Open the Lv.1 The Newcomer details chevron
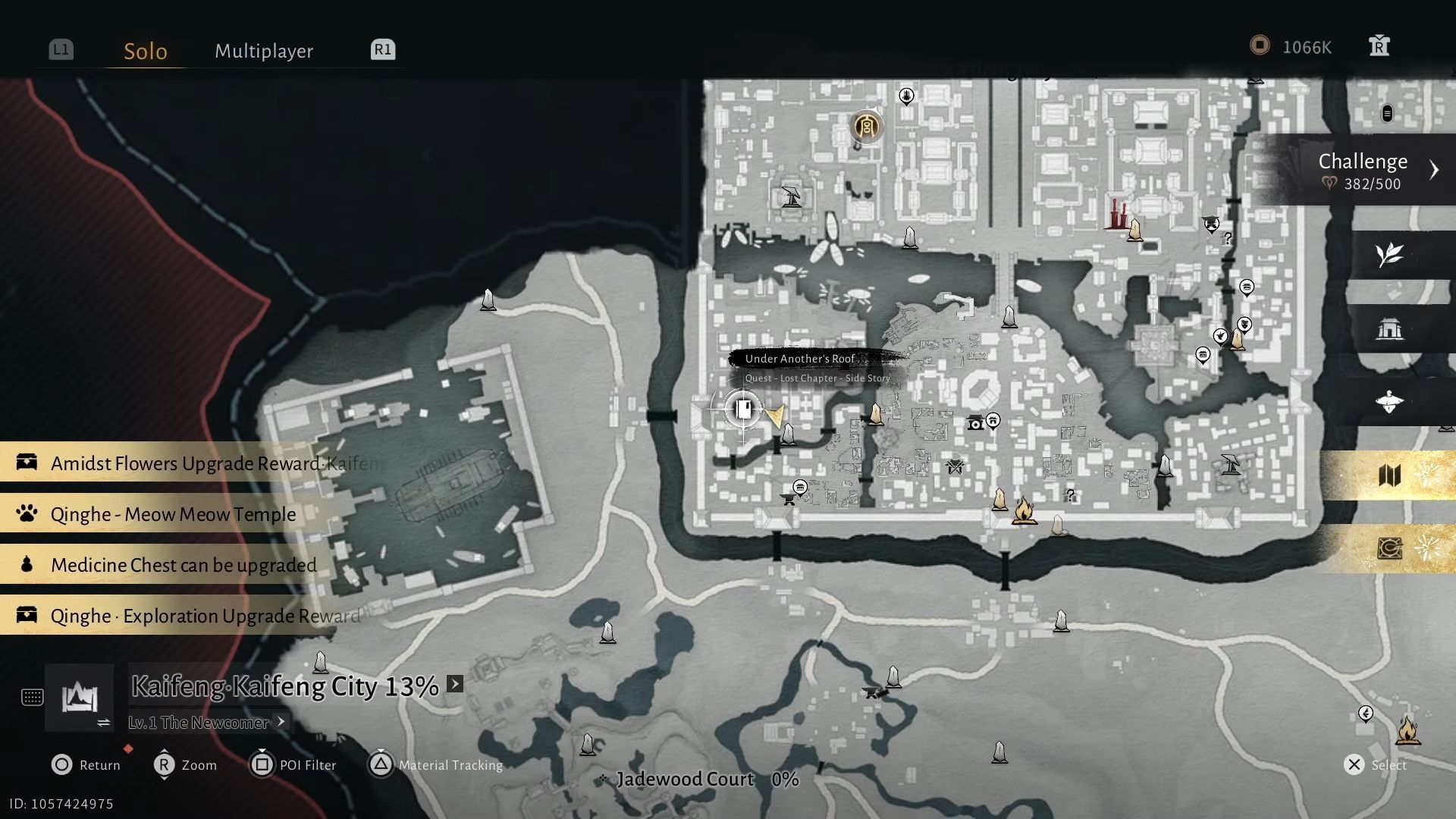1456x819 pixels. click(x=282, y=722)
